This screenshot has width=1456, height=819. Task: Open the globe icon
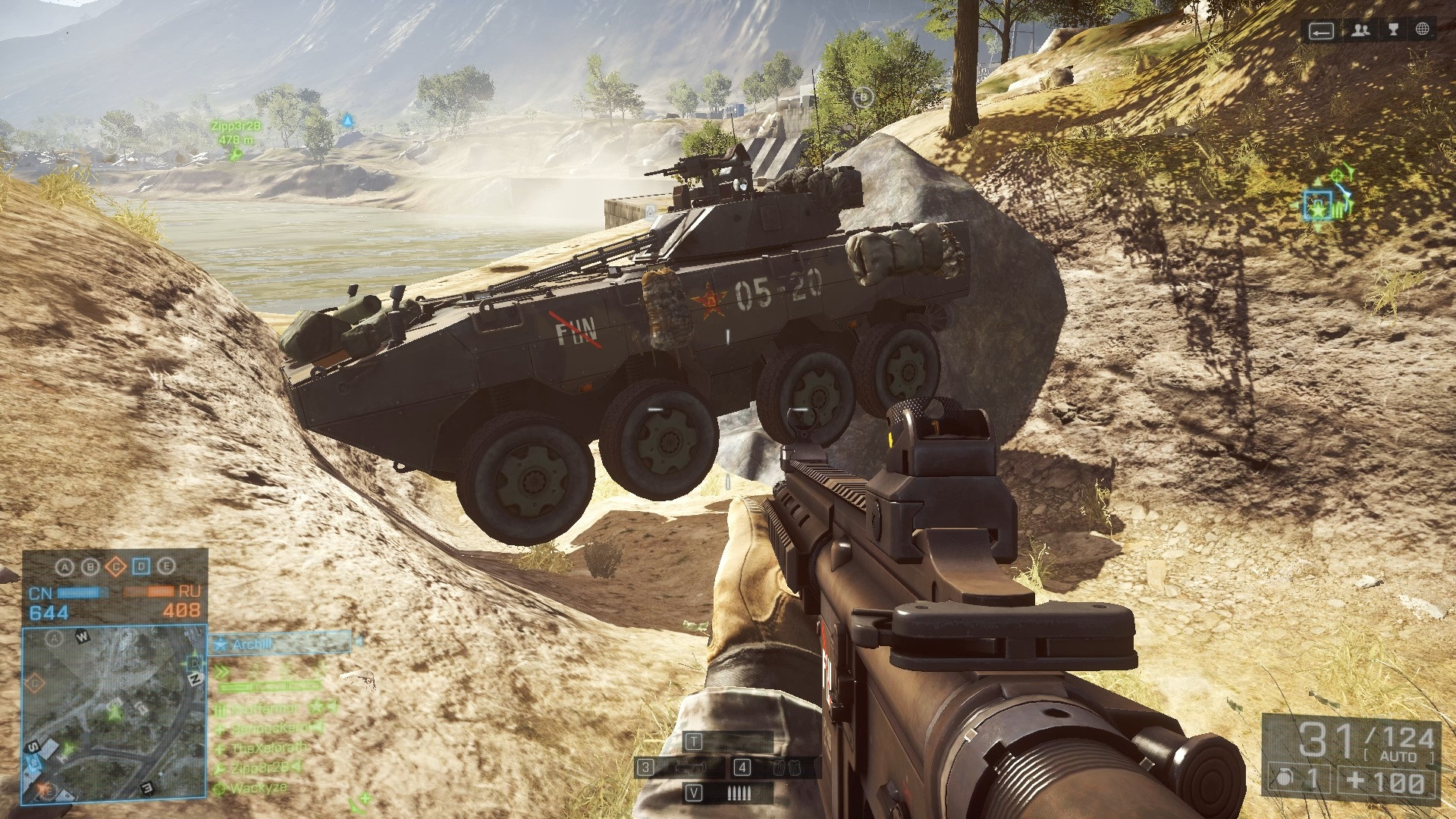[1422, 30]
